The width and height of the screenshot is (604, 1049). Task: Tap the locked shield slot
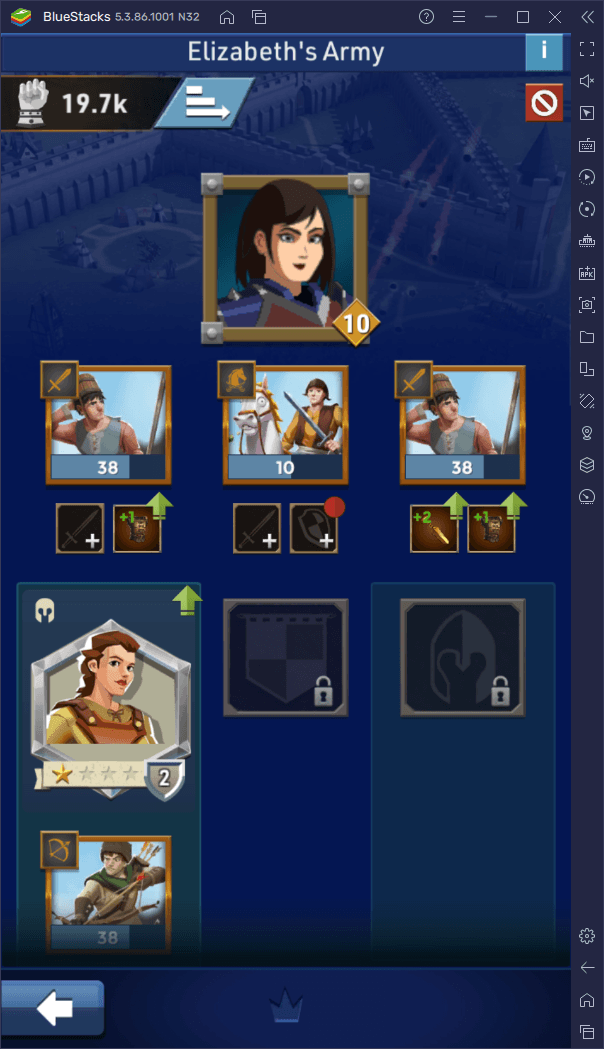tap(286, 657)
